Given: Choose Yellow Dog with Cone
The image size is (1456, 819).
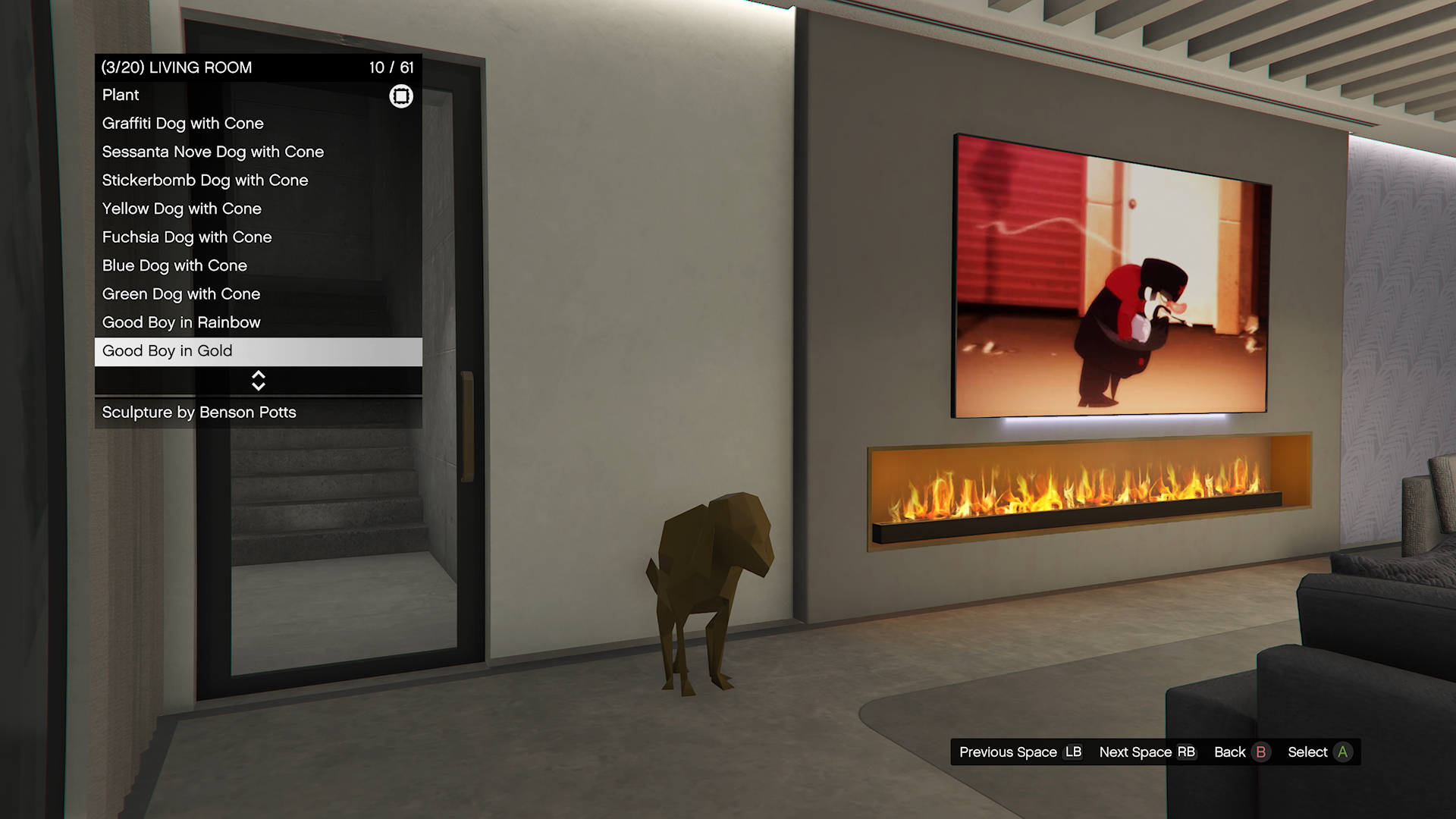Looking at the screenshot, I should [258, 209].
